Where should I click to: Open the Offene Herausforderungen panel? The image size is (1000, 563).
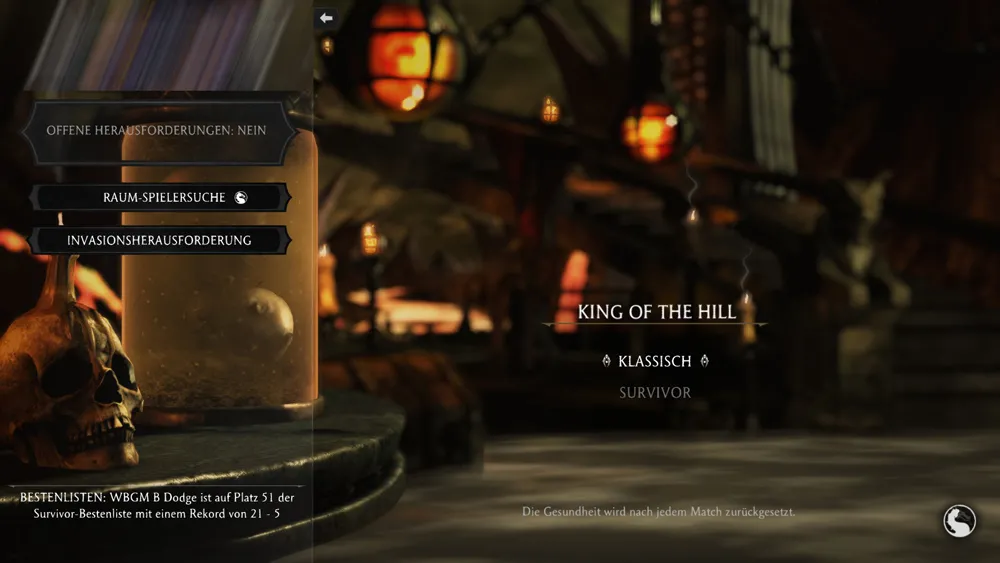click(157, 130)
